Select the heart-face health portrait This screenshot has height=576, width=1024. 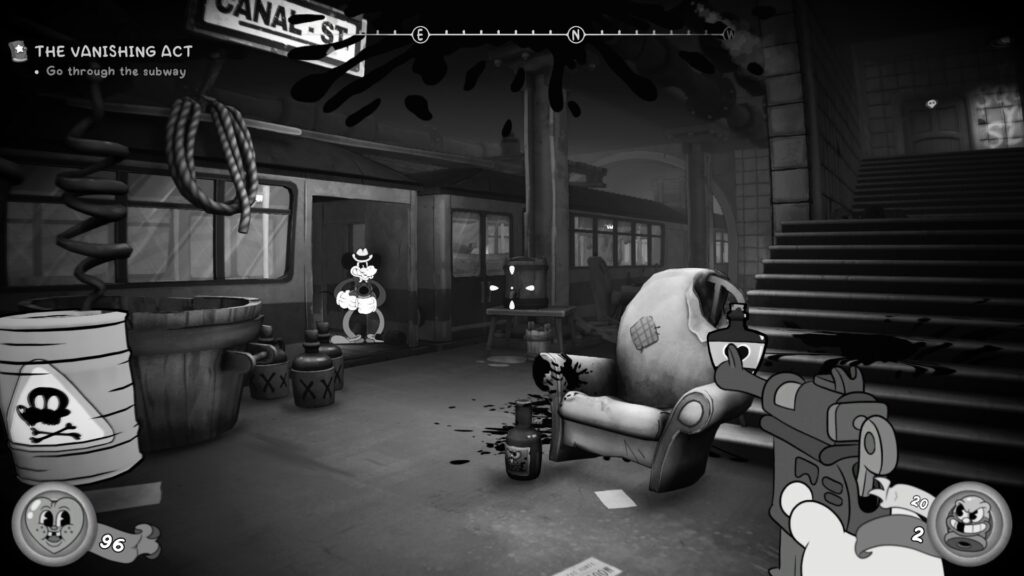click(x=54, y=523)
